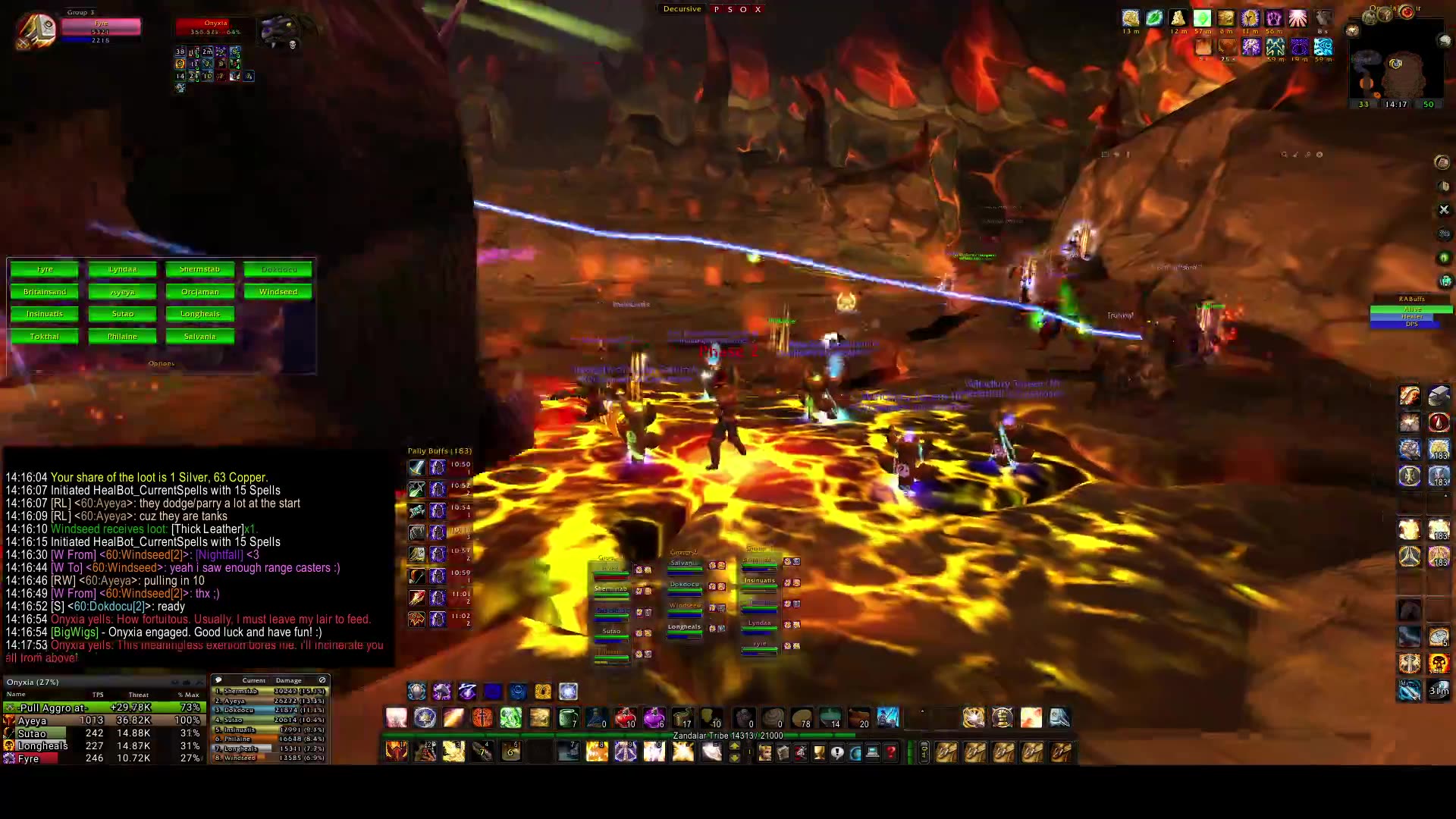Select Ayeya in the raid name panel

[122, 291]
